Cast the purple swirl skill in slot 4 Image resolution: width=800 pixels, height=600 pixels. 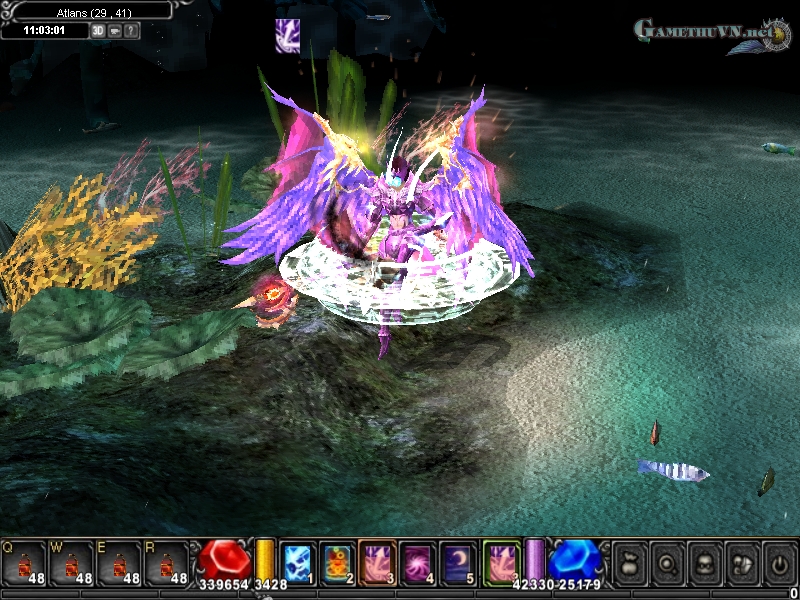pos(419,562)
